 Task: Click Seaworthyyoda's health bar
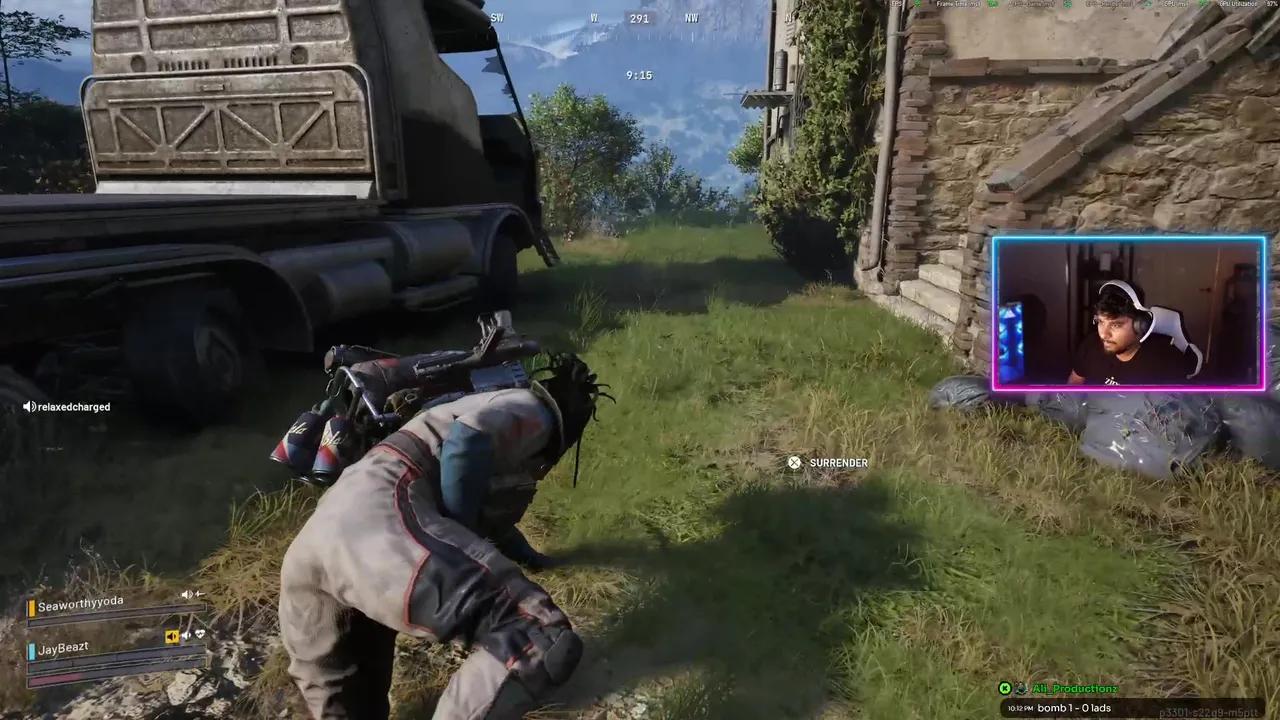click(117, 613)
